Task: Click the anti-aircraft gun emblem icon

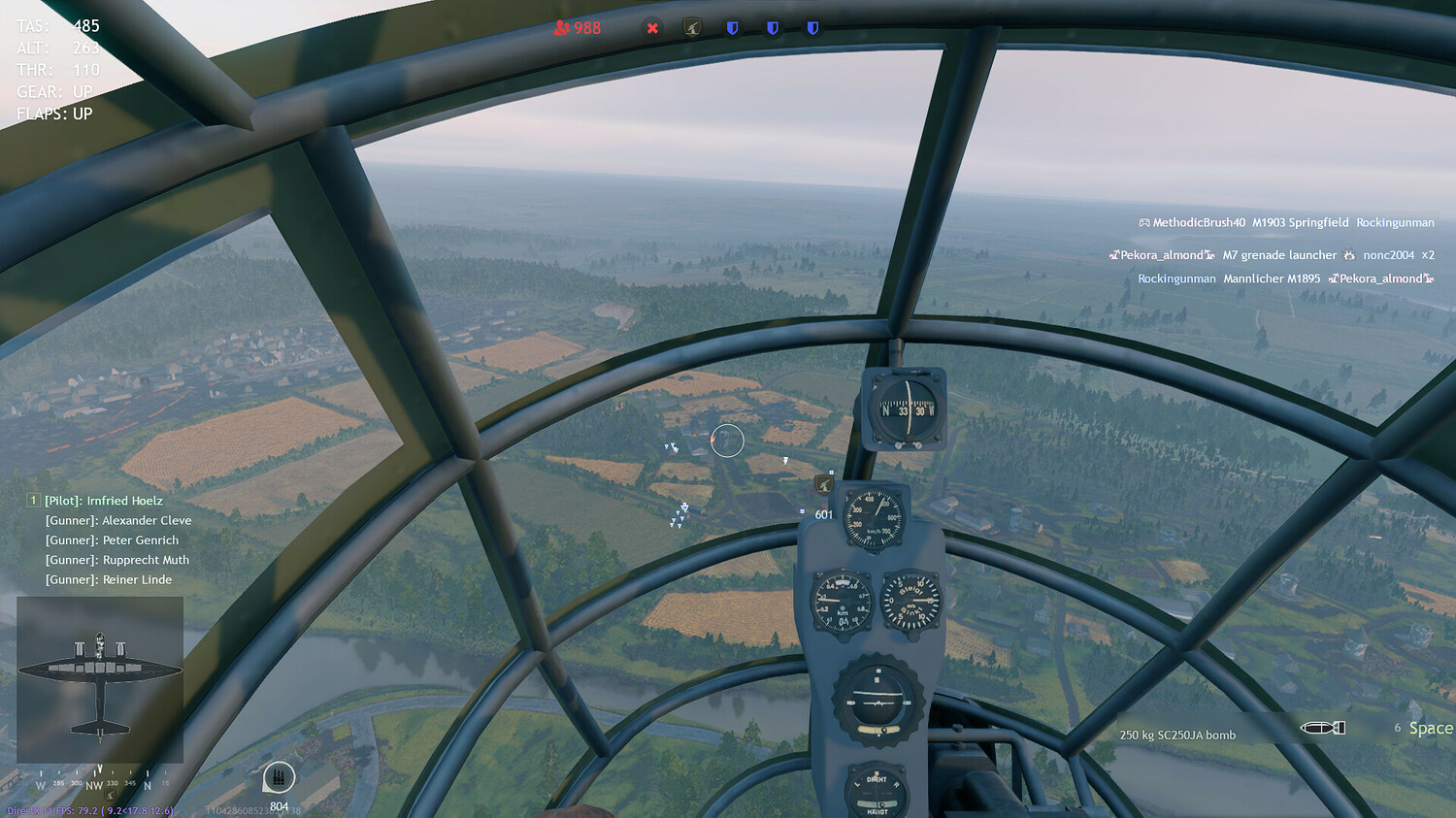Action: click(690, 27)
